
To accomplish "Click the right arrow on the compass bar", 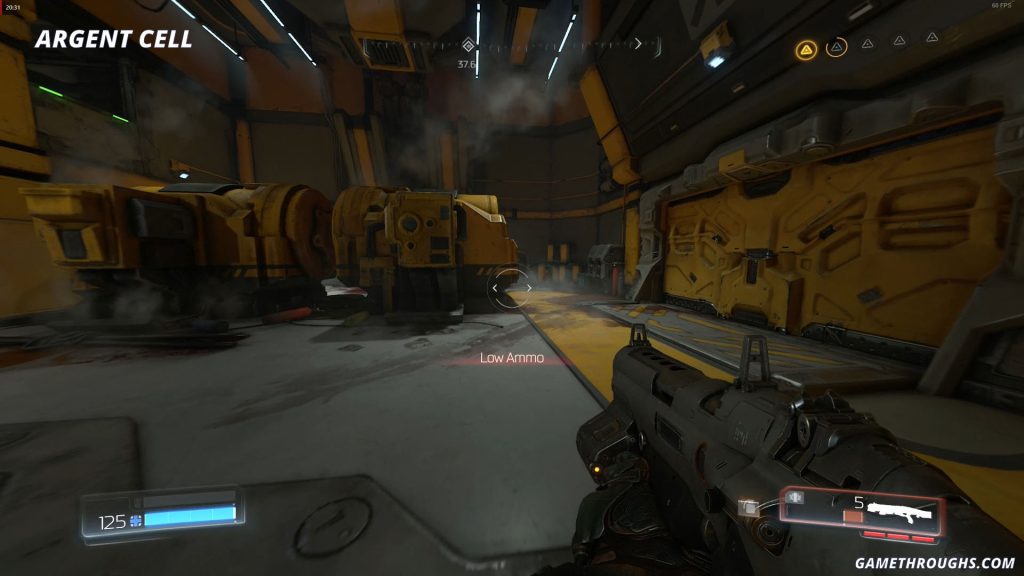I will [x=638, y=44].
